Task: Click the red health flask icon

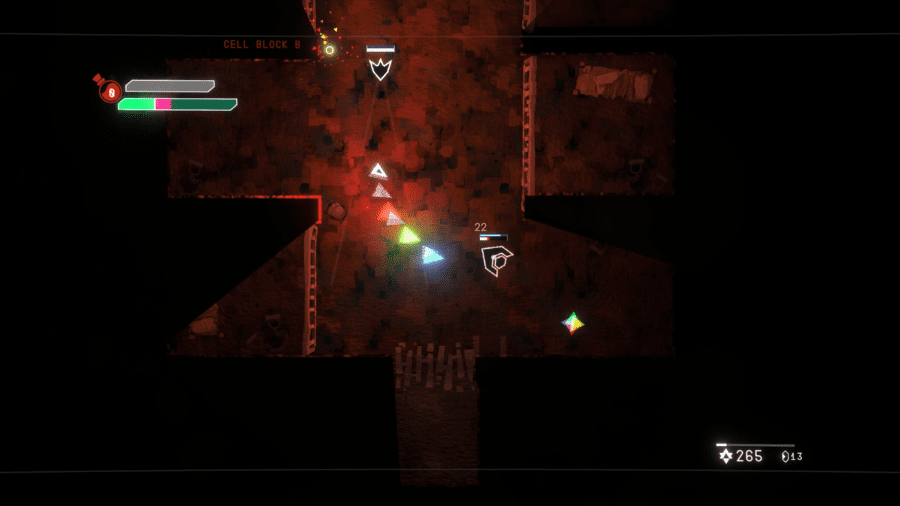Action: [x=109, y=91]
